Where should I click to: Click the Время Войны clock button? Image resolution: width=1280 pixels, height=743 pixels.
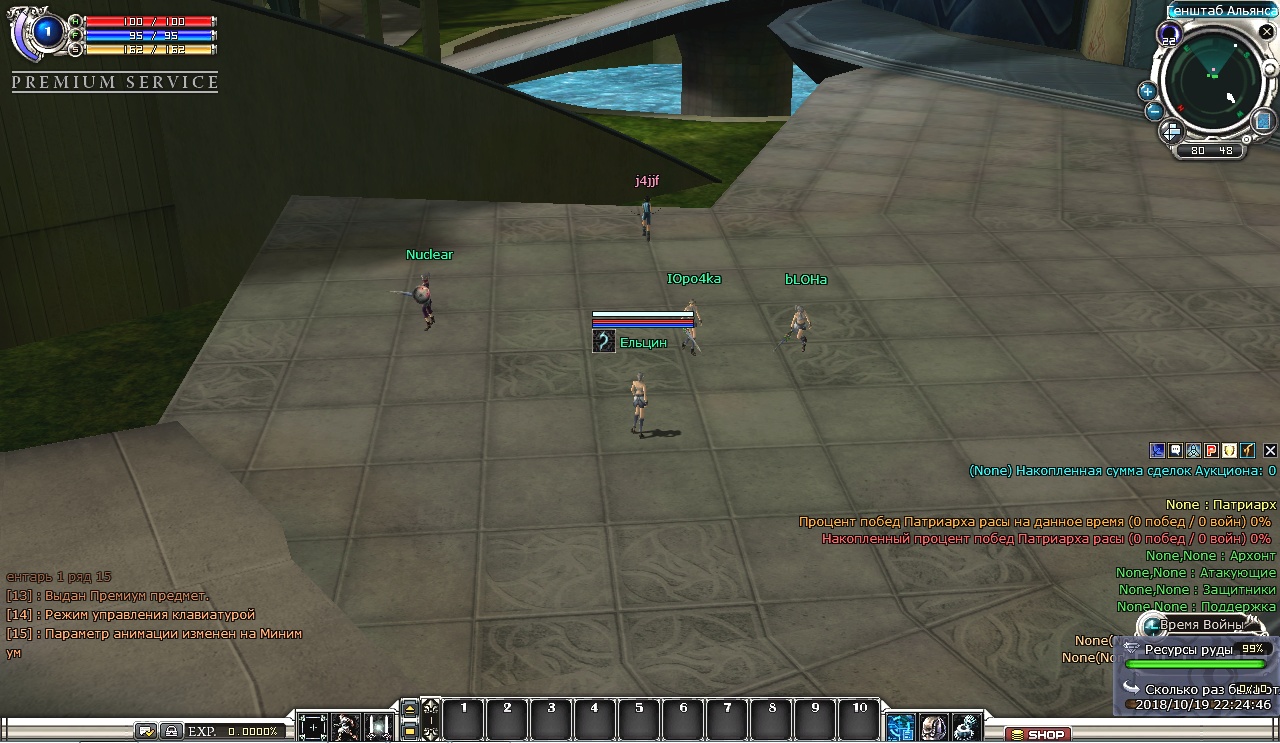[x=1154, y=626]
